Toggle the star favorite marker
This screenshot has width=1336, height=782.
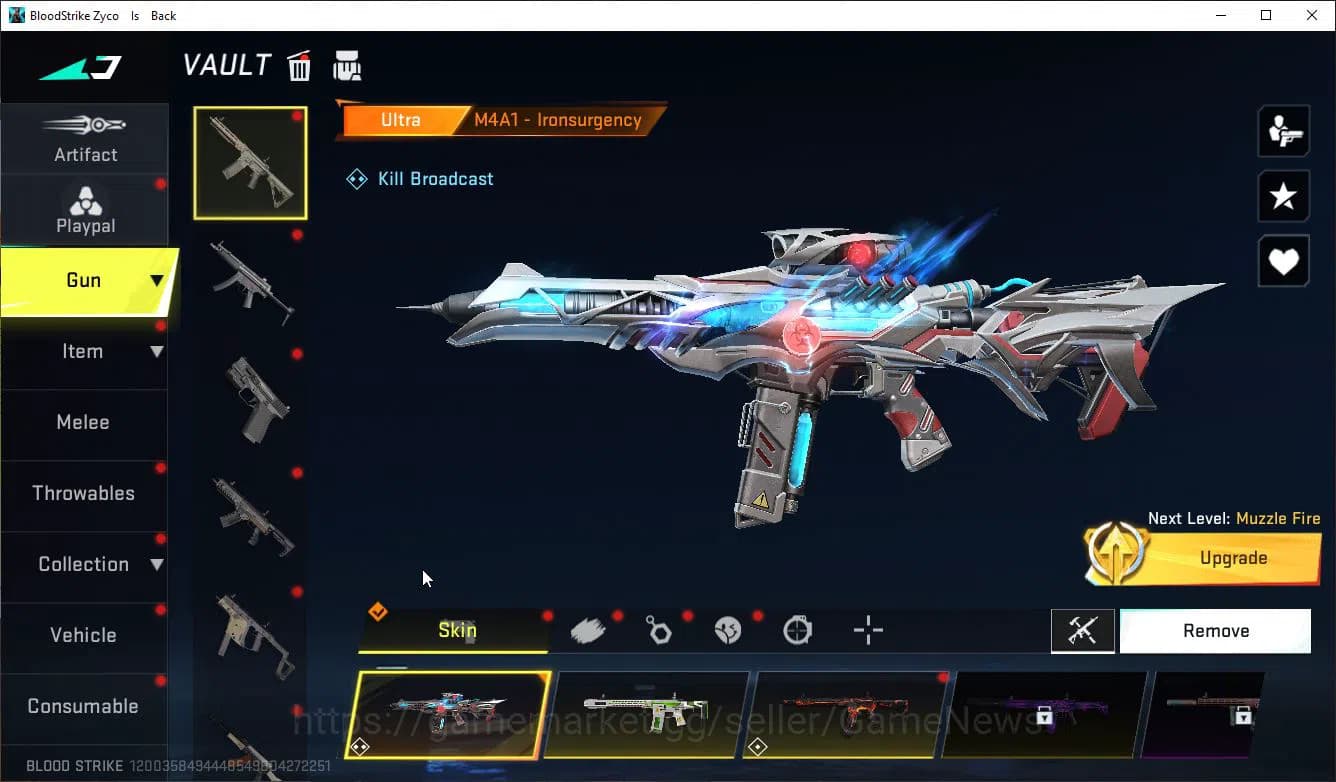(1283, 196)
